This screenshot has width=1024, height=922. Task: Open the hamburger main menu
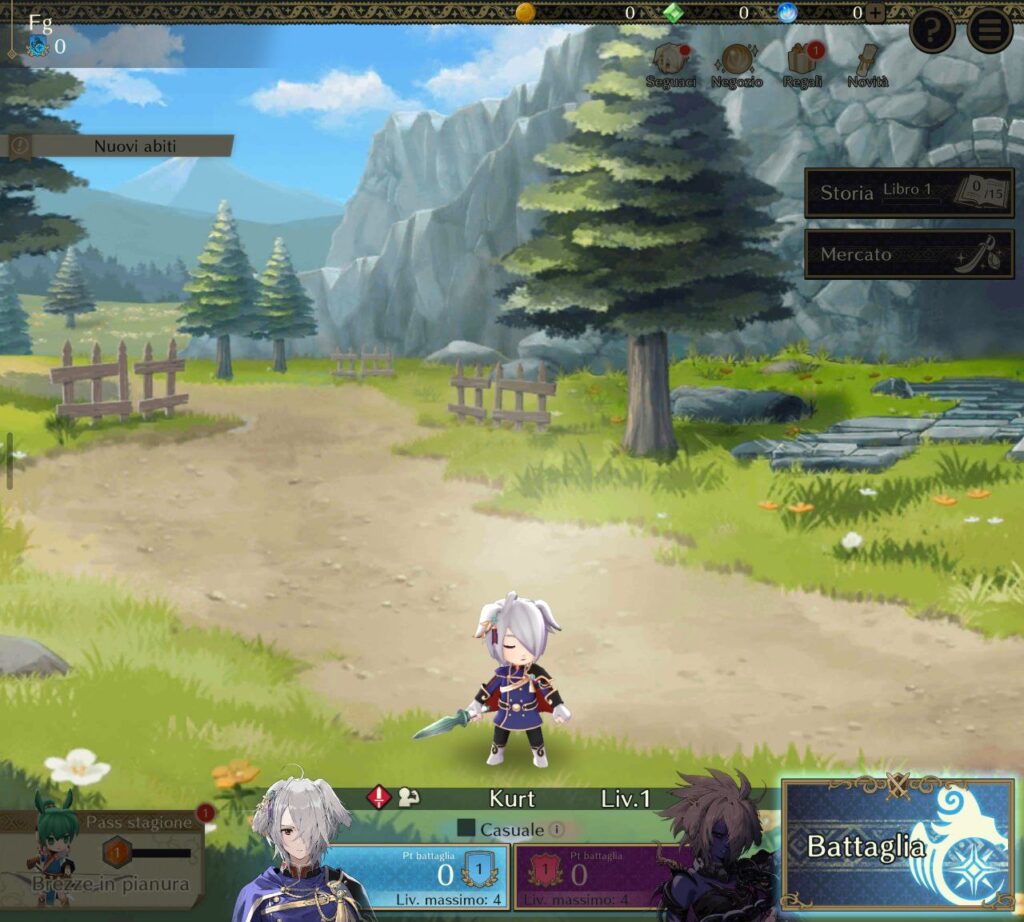(x=989, y=31)
